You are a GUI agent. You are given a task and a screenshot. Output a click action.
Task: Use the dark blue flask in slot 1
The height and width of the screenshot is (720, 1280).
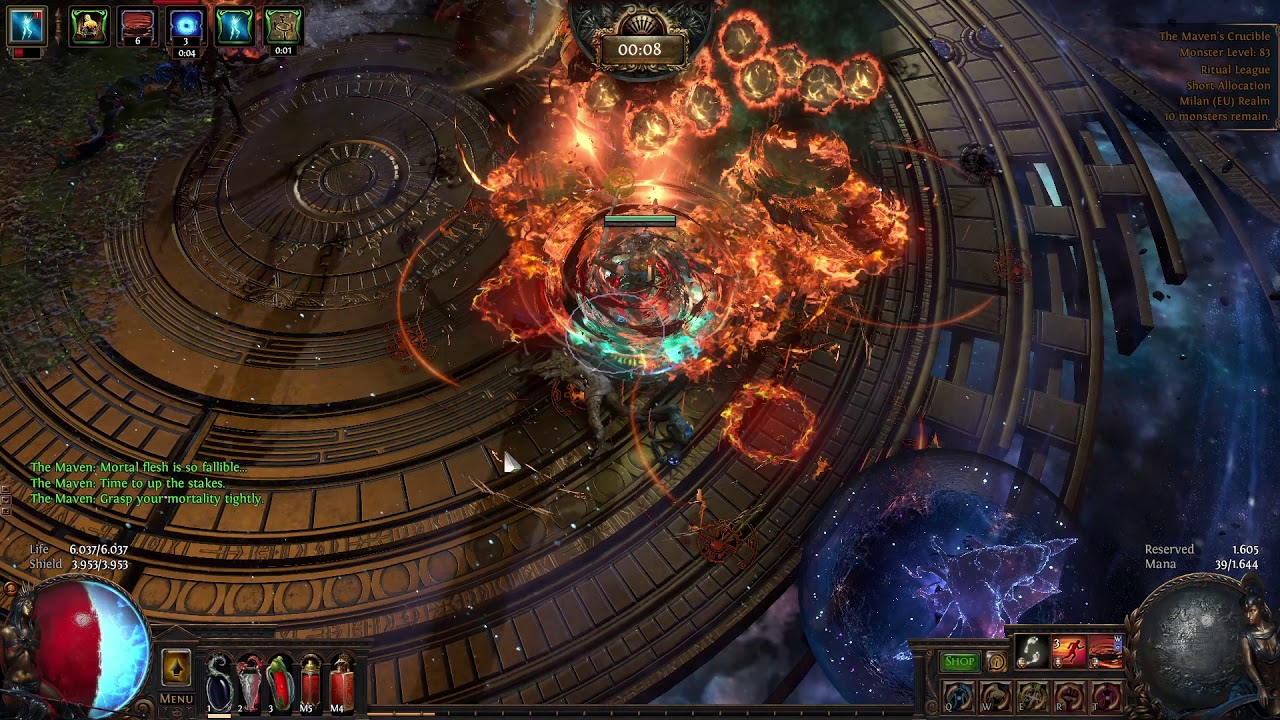[x=219, y=682]
